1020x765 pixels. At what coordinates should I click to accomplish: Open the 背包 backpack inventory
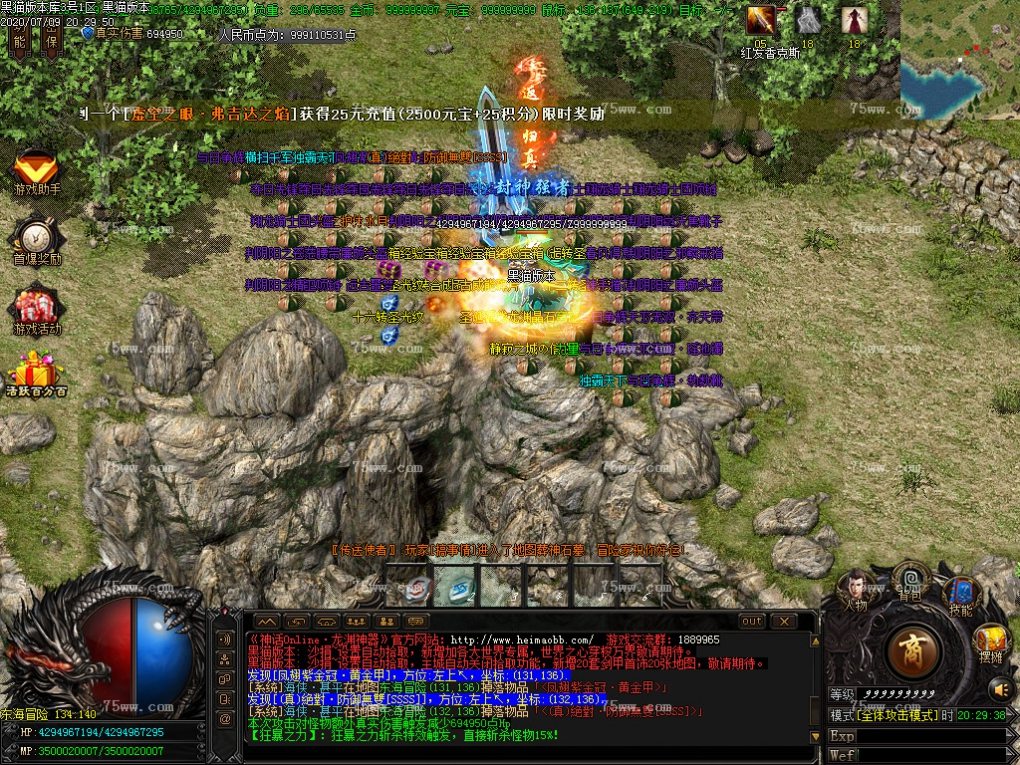[x=911, y=580]
